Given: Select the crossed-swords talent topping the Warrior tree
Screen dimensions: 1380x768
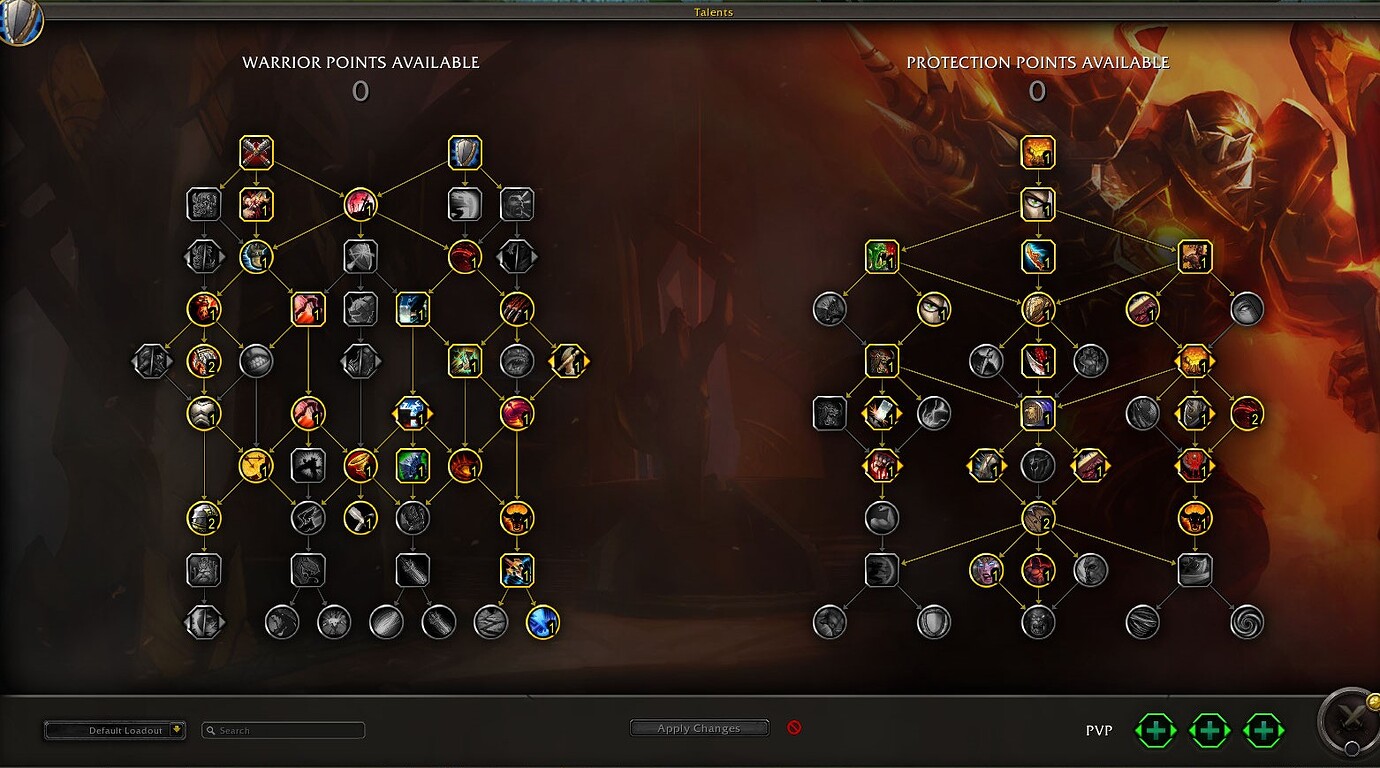Looking at the screenshot, I should tap(255, 152).
